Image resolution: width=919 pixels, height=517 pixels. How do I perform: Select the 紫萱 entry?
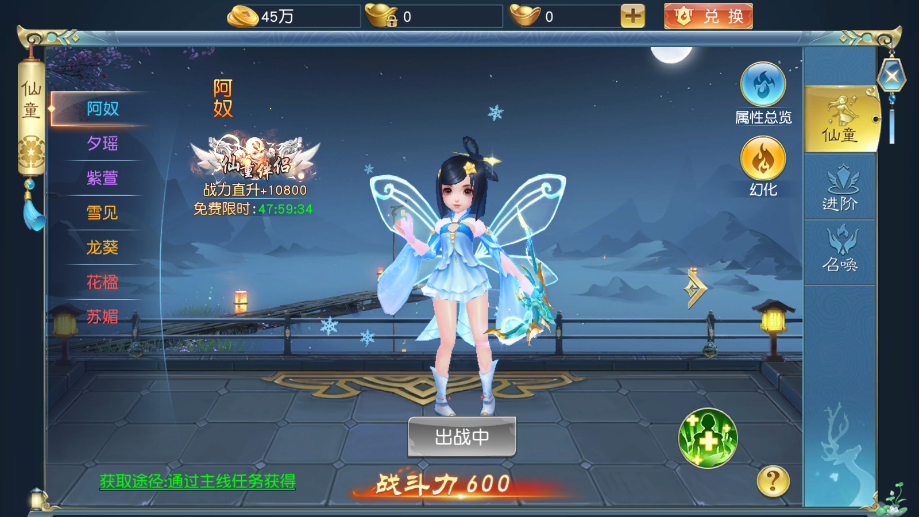(x=102, y=178)
